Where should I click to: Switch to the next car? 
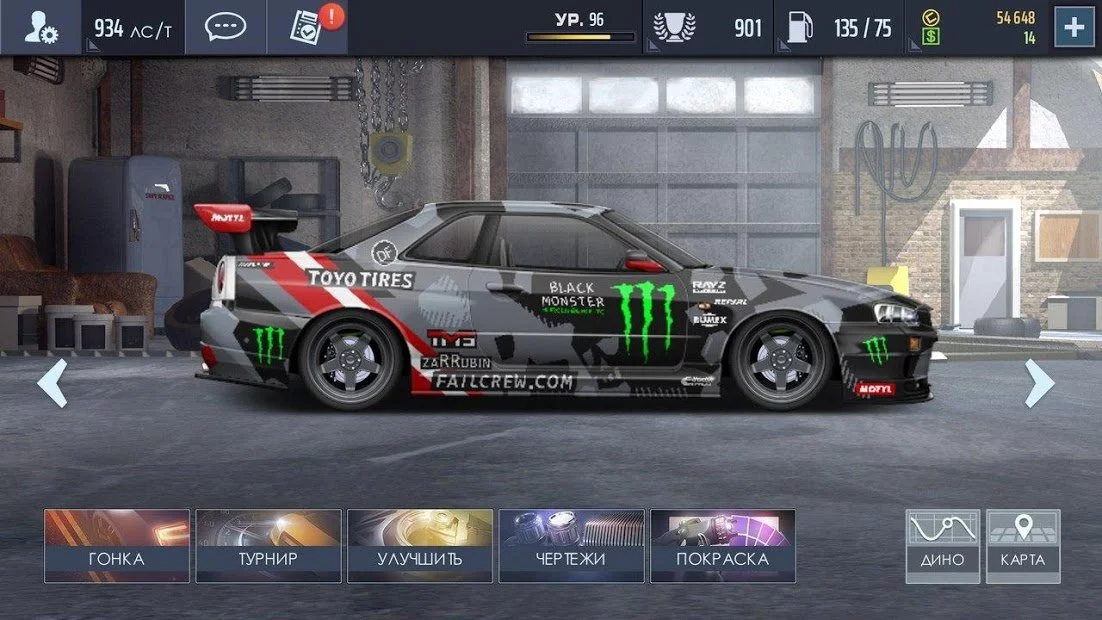1039,383
